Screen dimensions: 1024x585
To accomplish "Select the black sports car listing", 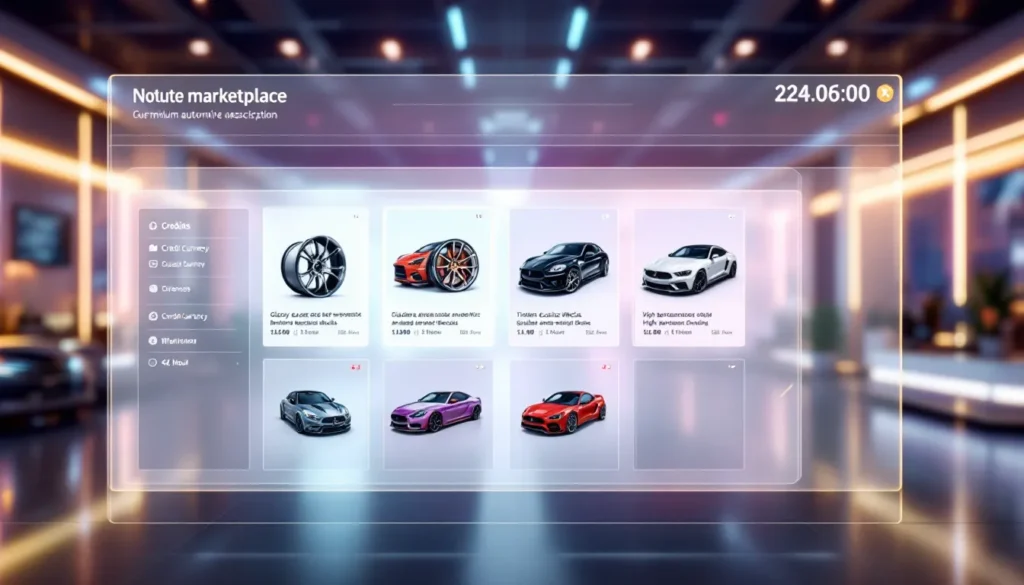I will 563,277.
